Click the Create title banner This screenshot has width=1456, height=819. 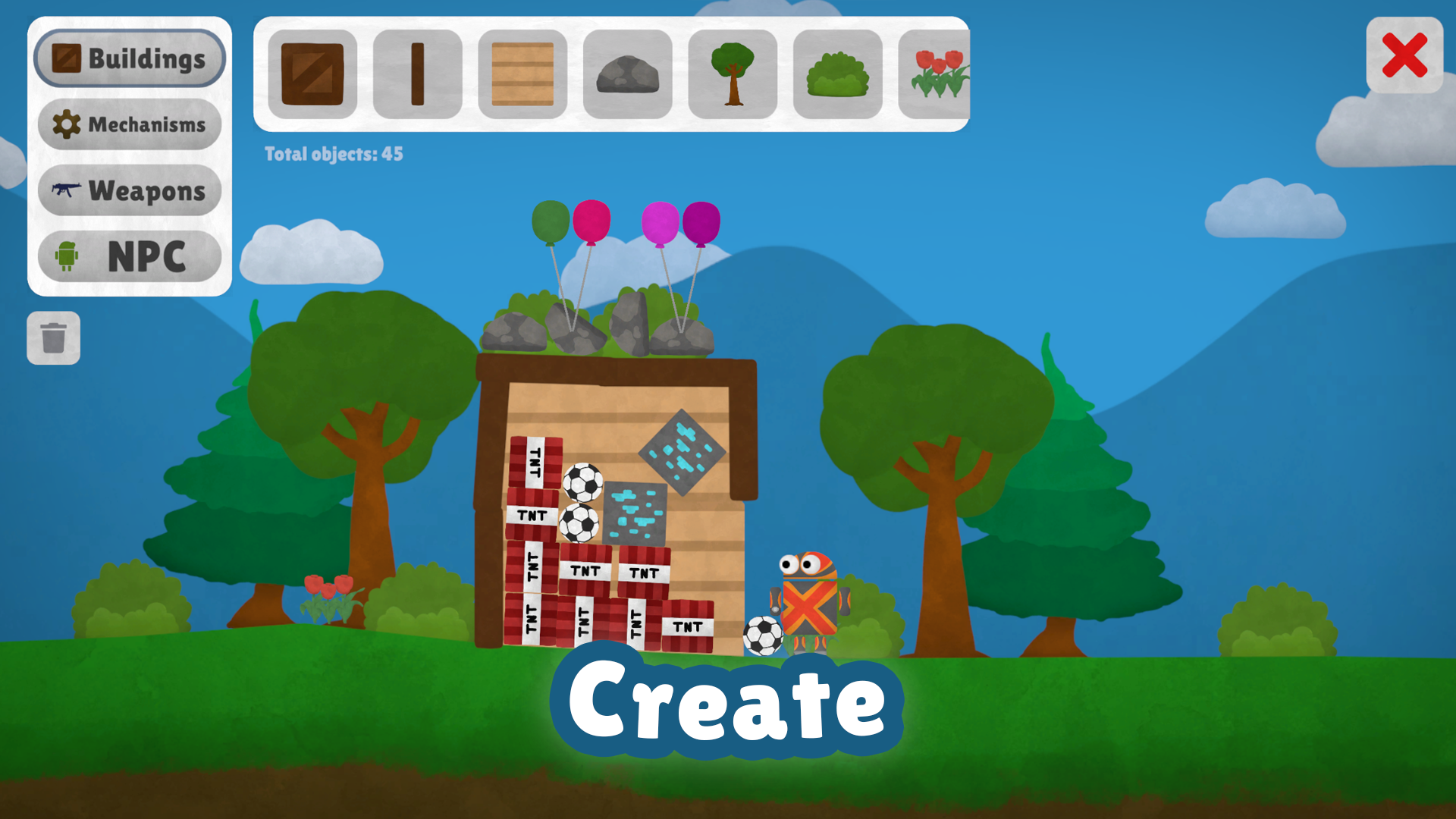(x=726, y=706)
